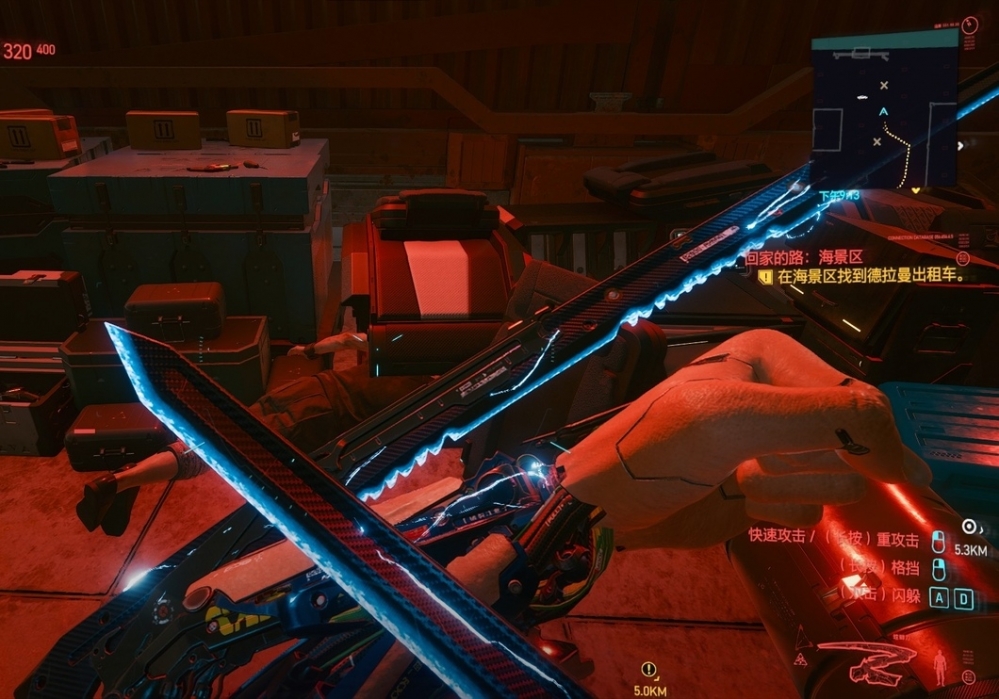Image resolution: width=999 pixels, height=699 pixels.
Task: Click the yellow quest objective exclamation badge
Action: [765, 277]
